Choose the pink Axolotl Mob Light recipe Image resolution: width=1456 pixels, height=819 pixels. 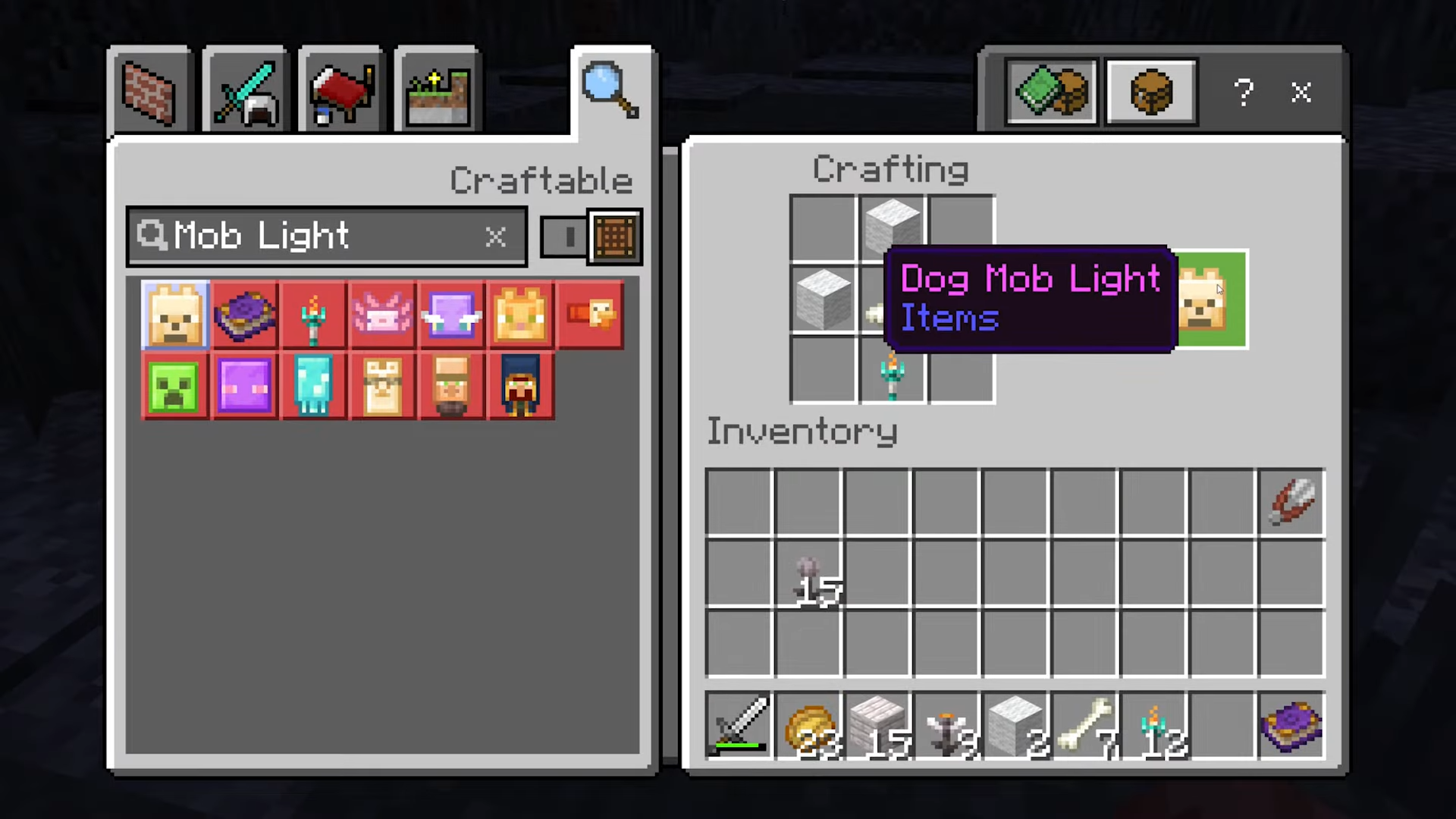click(382, 315)
